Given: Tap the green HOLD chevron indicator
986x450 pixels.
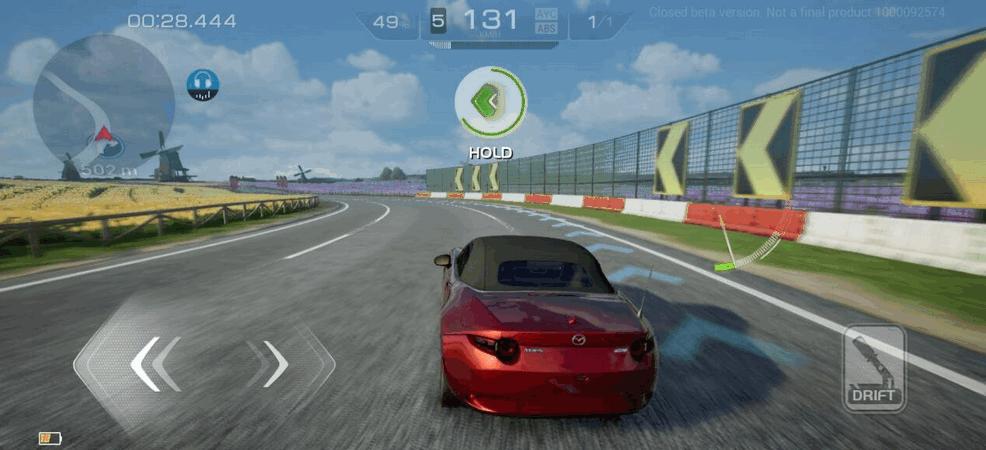Looking at the screenshot, I should point(490,102).
